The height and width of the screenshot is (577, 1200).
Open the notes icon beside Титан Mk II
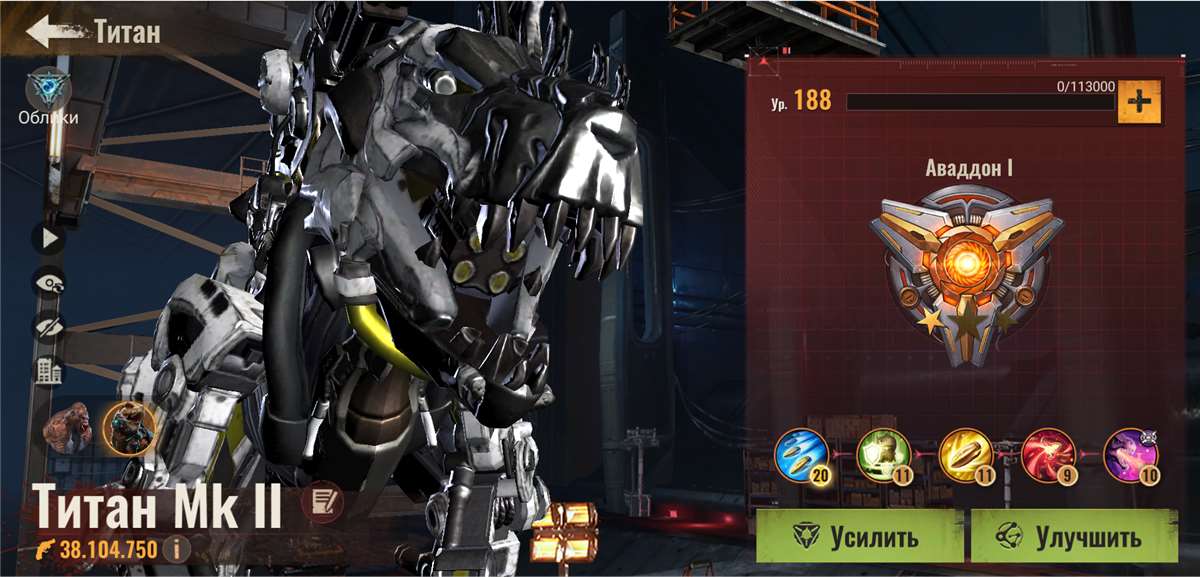pos(321,498)
